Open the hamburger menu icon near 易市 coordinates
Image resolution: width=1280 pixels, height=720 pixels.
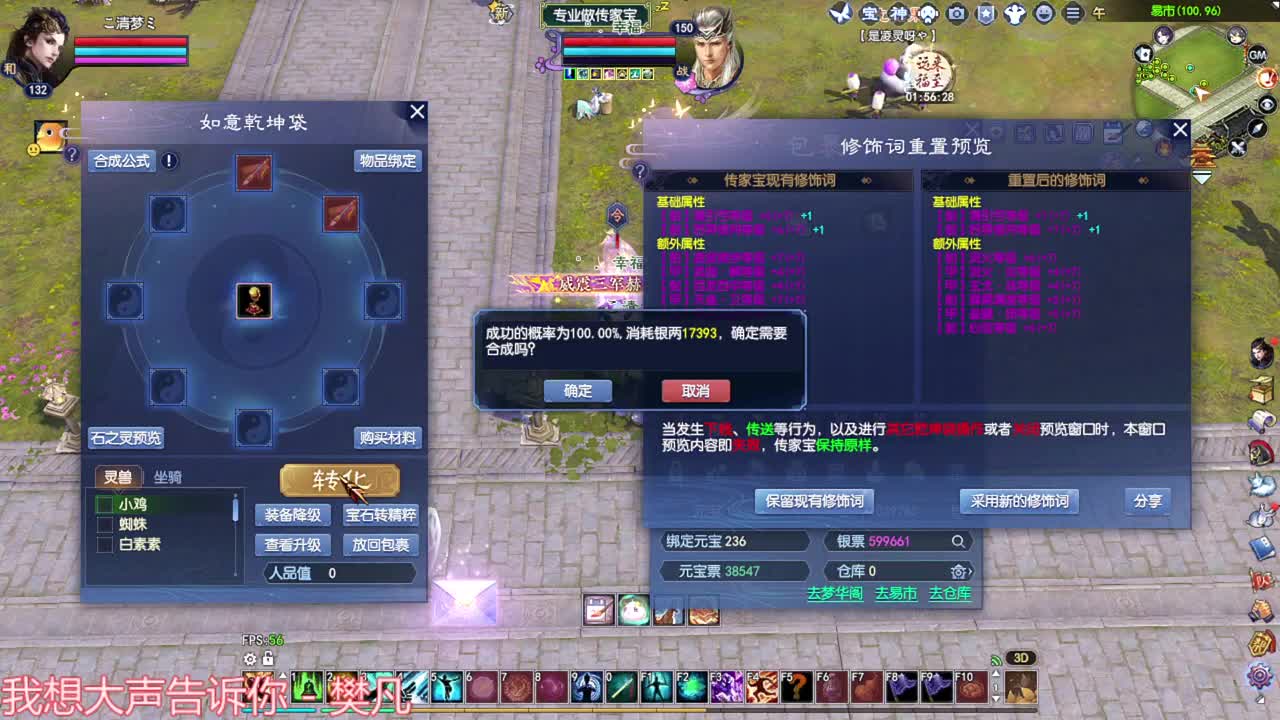click(x=1071, y=13)
